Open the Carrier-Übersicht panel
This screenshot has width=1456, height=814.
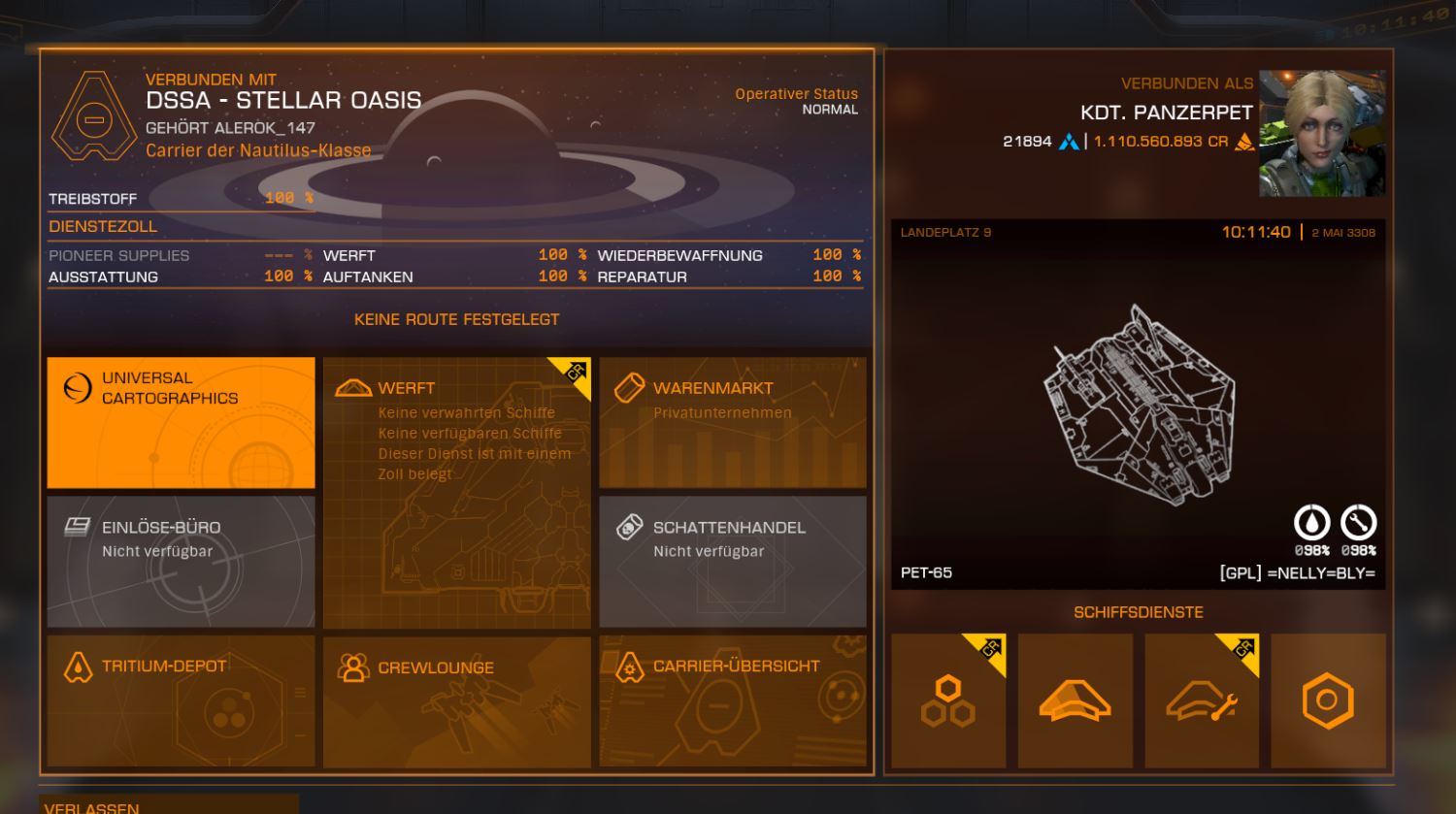732,700
